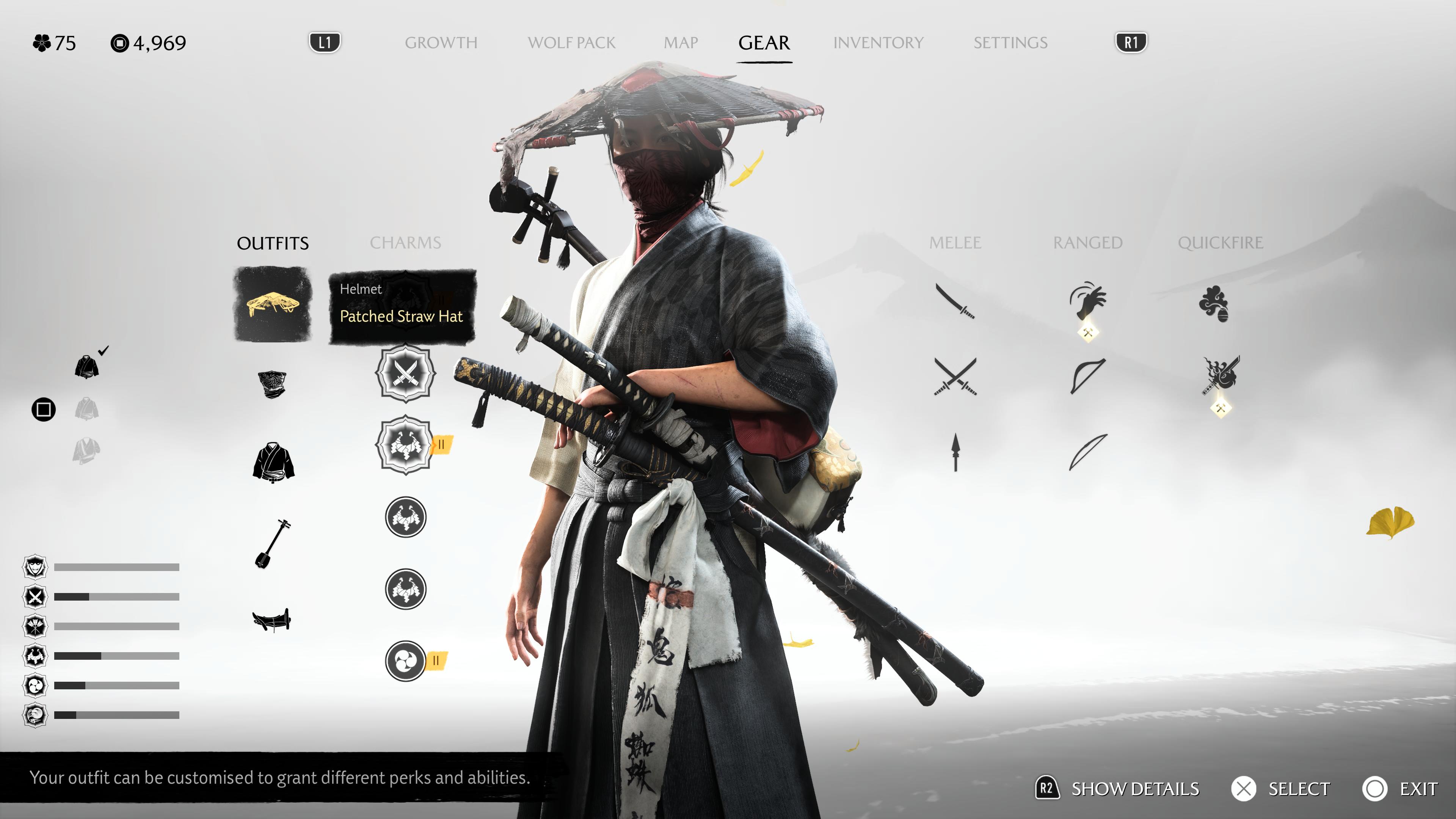Select the curved bow ranged weapon
The width and height of the screenshot is (1456, 819).
click(x=1087, y=375)
